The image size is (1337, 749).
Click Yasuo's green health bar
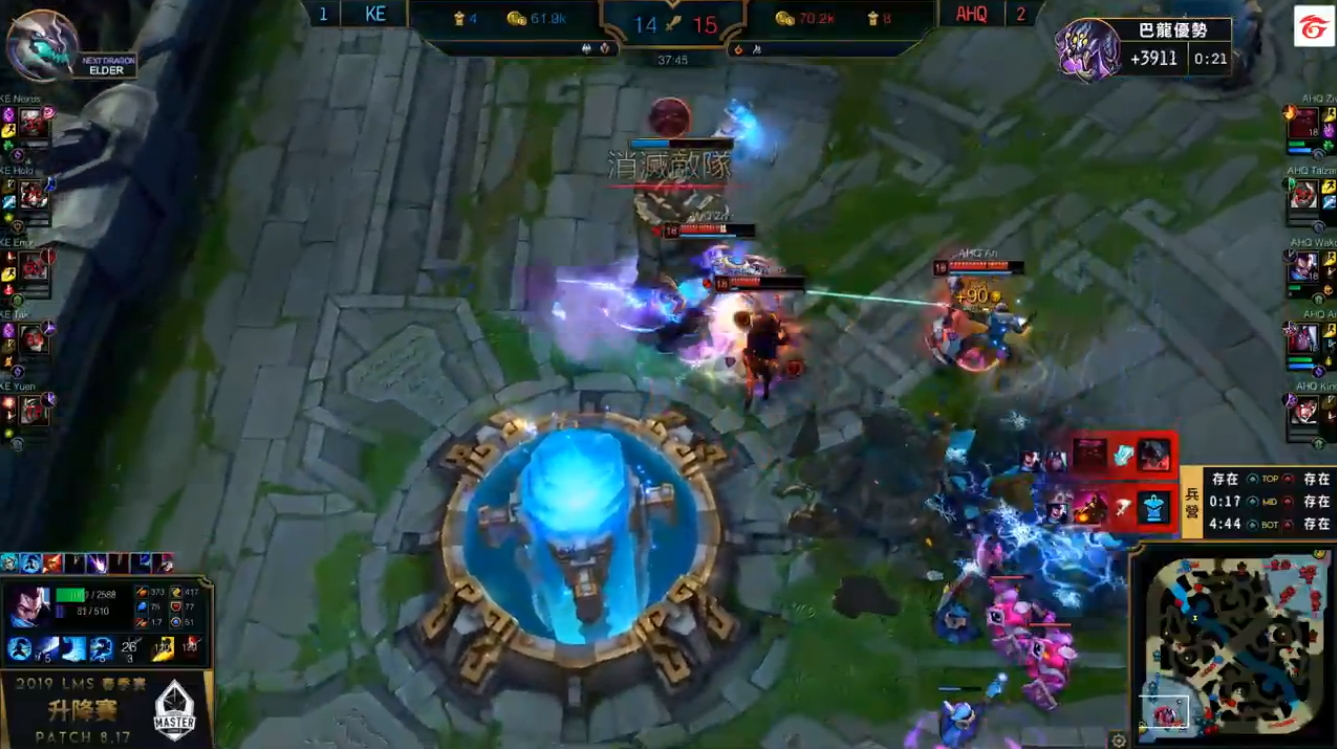(70, 594)
